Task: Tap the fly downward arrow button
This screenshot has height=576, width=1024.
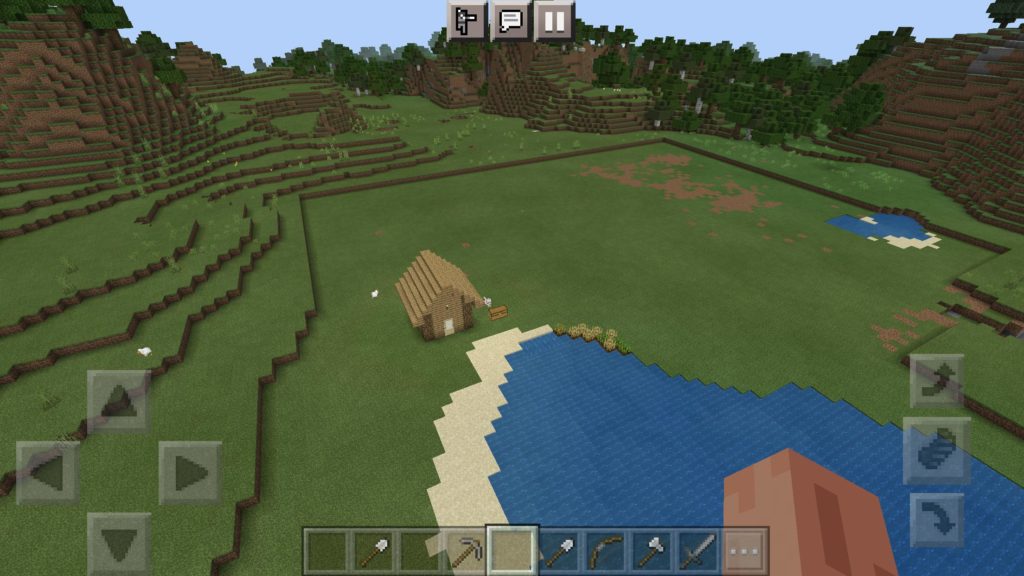Action: [x=937, y=520]
